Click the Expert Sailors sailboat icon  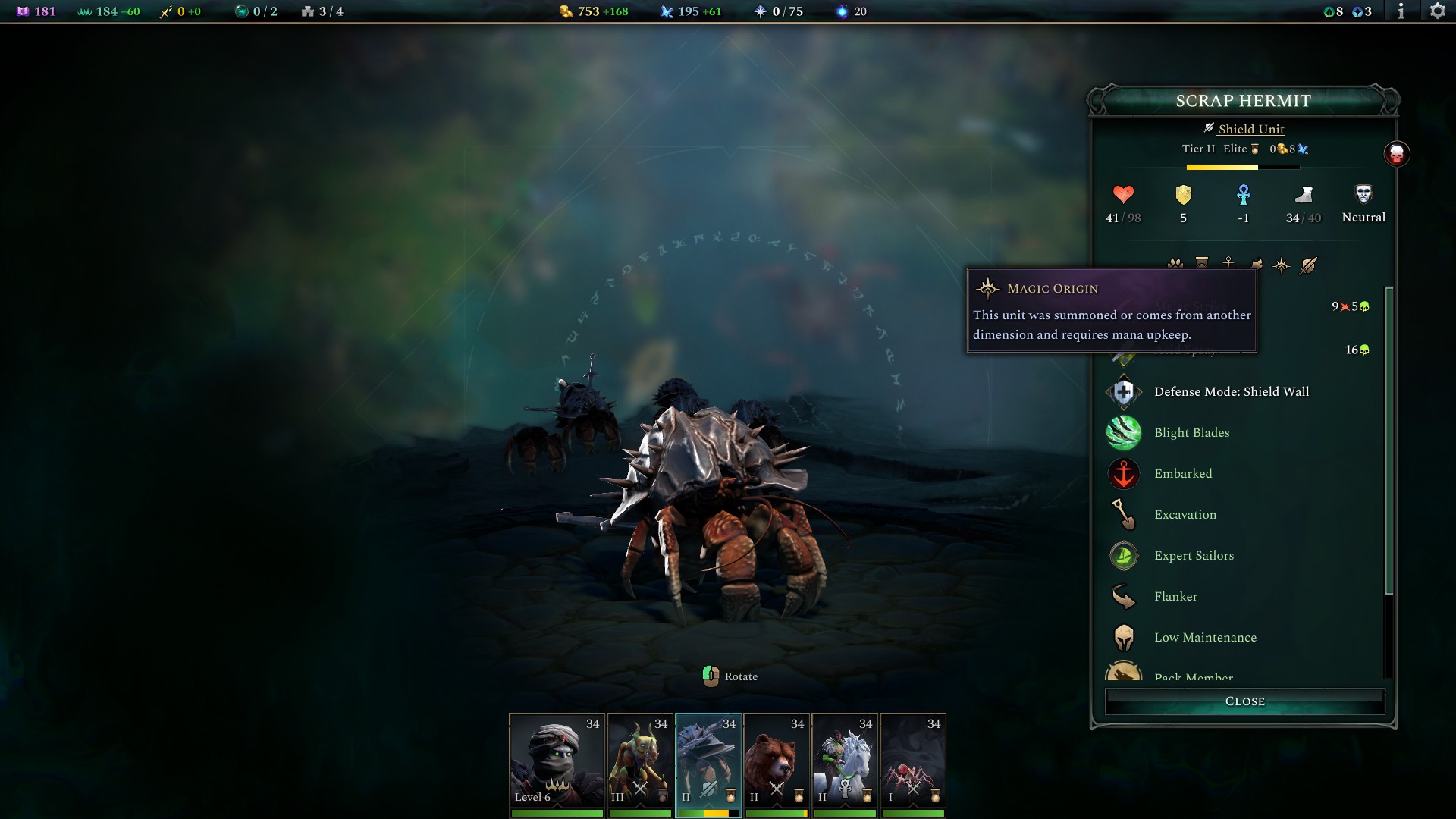click(x=1124, y=555)
